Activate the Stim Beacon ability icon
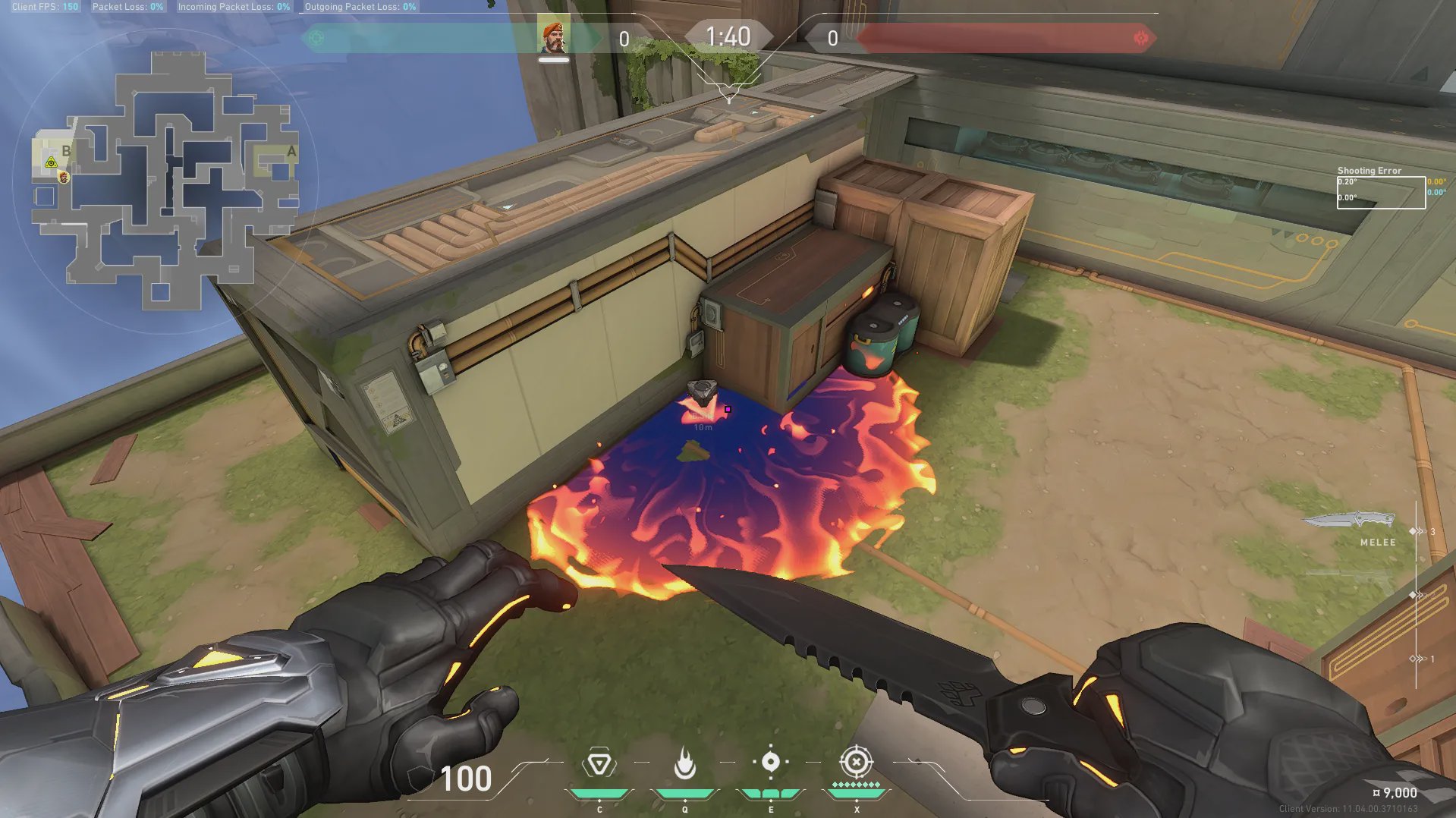 click(599, 764)
